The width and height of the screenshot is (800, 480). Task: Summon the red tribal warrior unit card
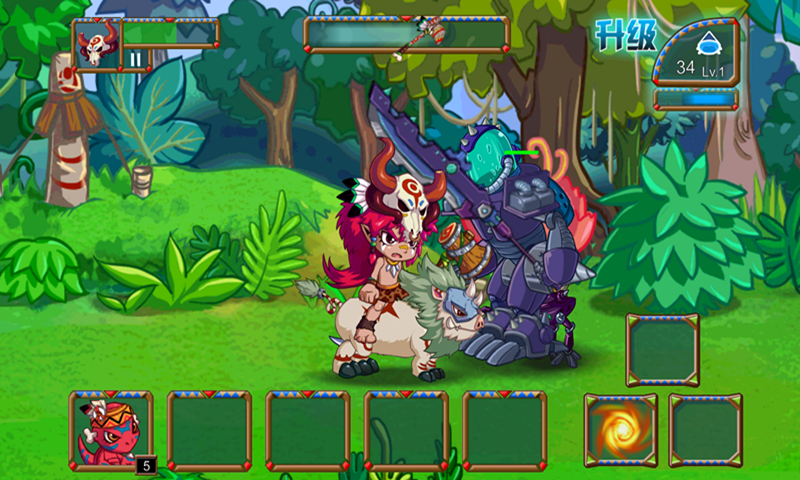pyautogui.click(x=110, y=430)
